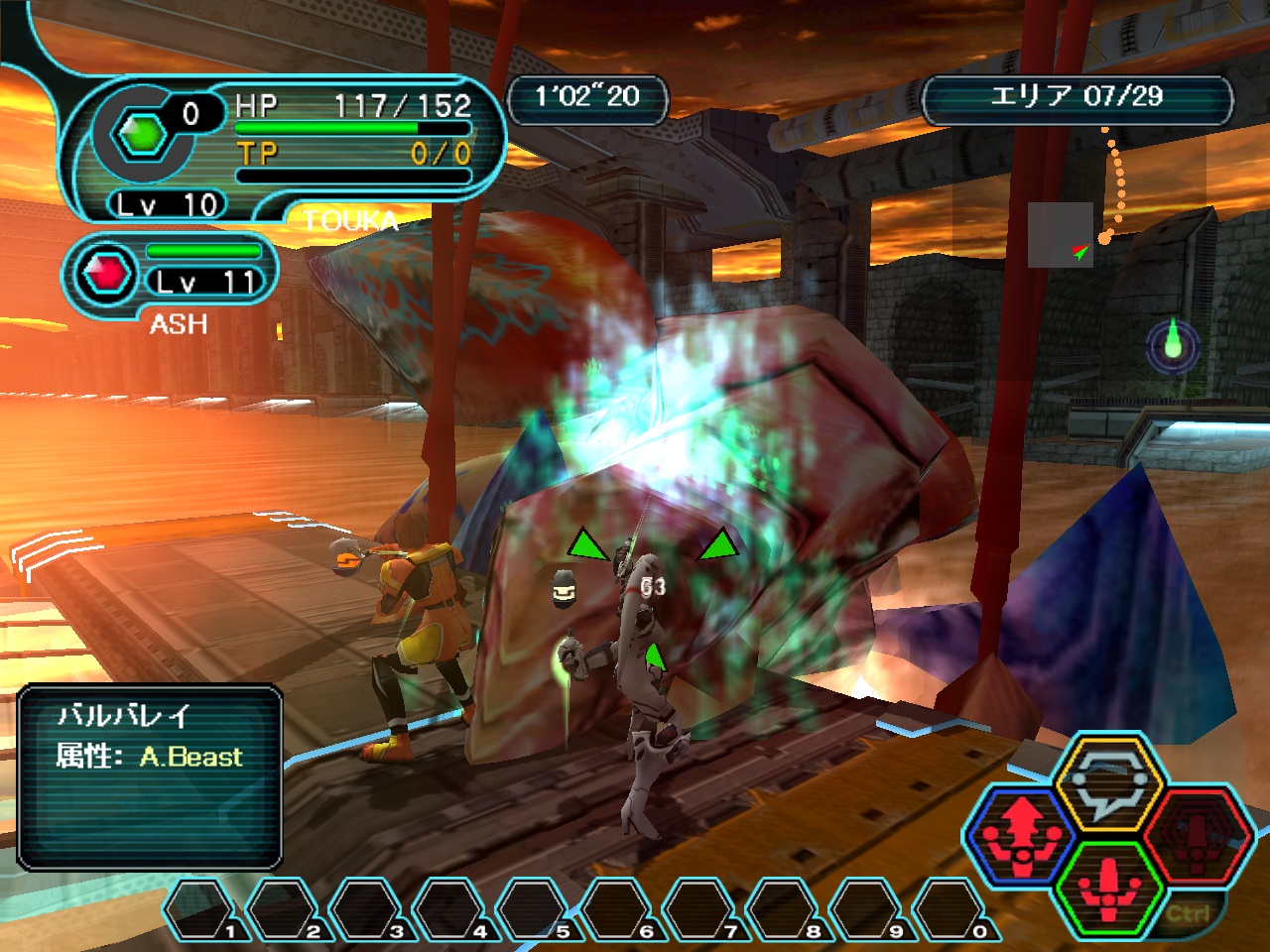Screen dimensions: 1270x952
Task: Select quick-bar slot numbered 0
Action: click(951, 910)
